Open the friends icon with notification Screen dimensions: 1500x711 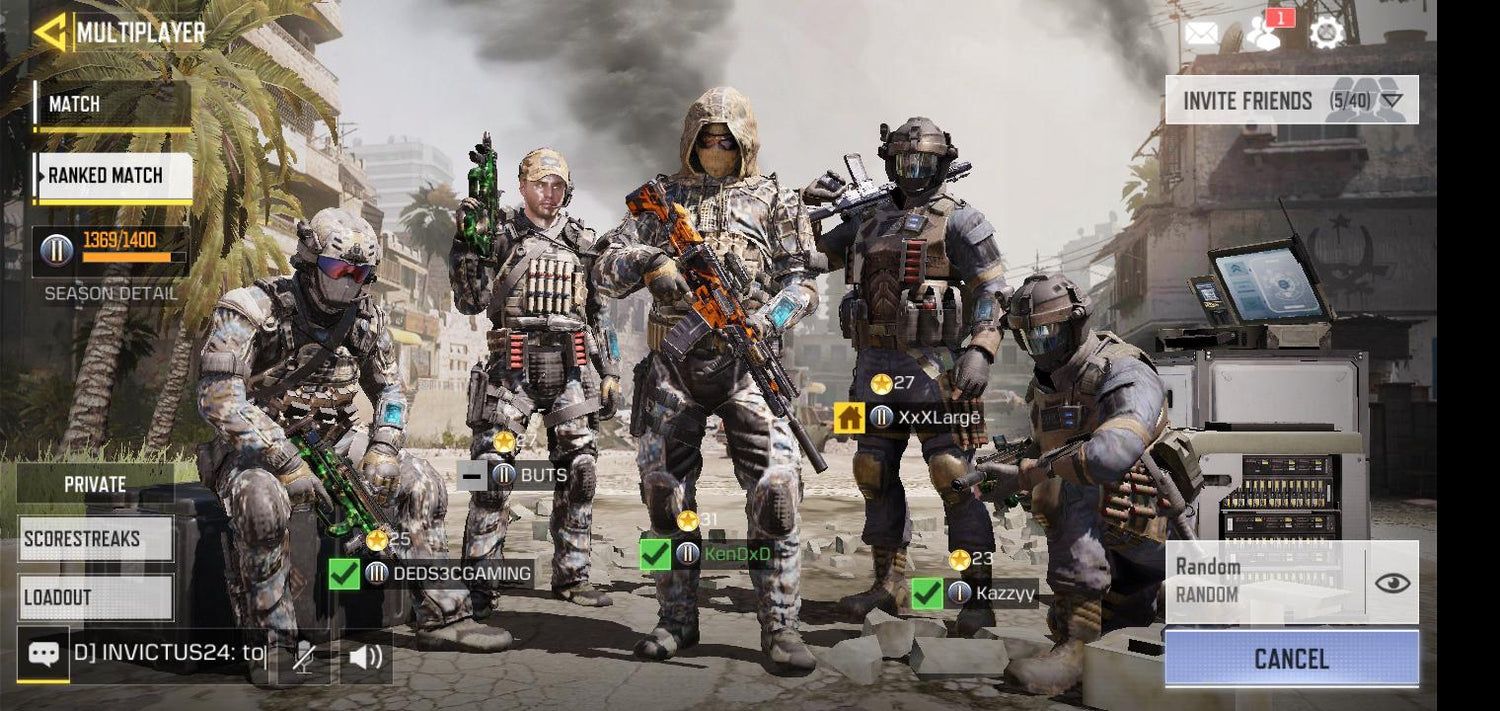point(1264,34)
